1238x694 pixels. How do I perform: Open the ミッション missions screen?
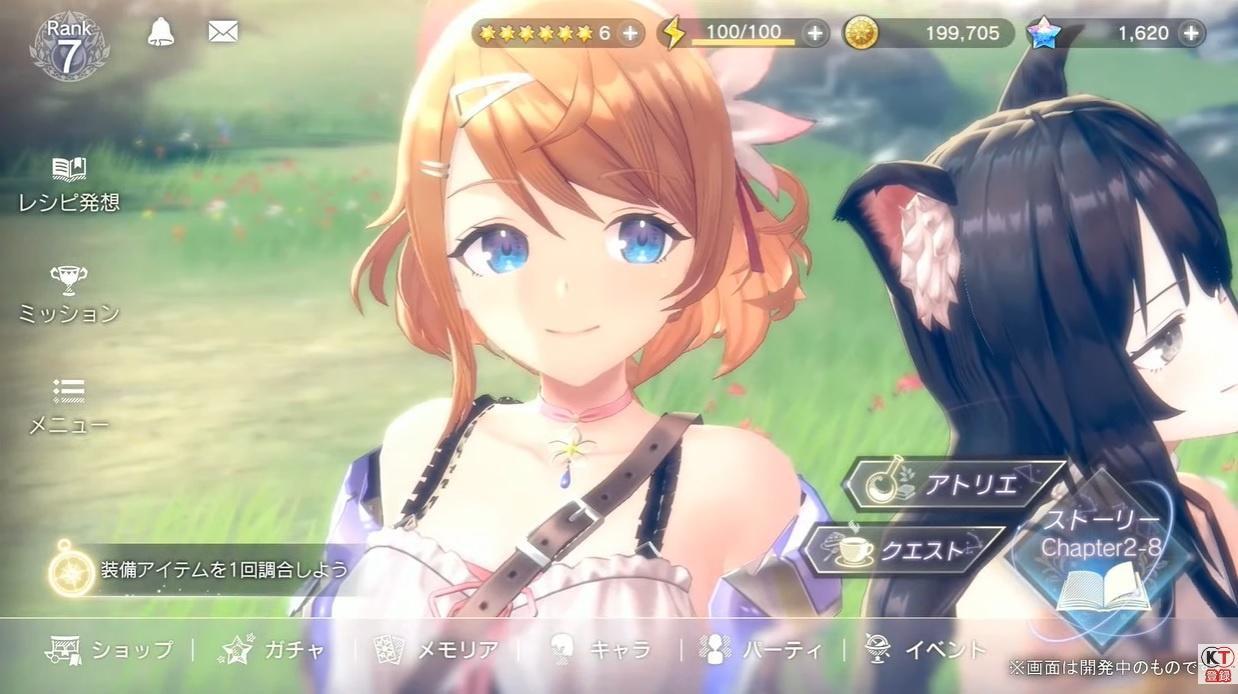click(x=69, y=295)
